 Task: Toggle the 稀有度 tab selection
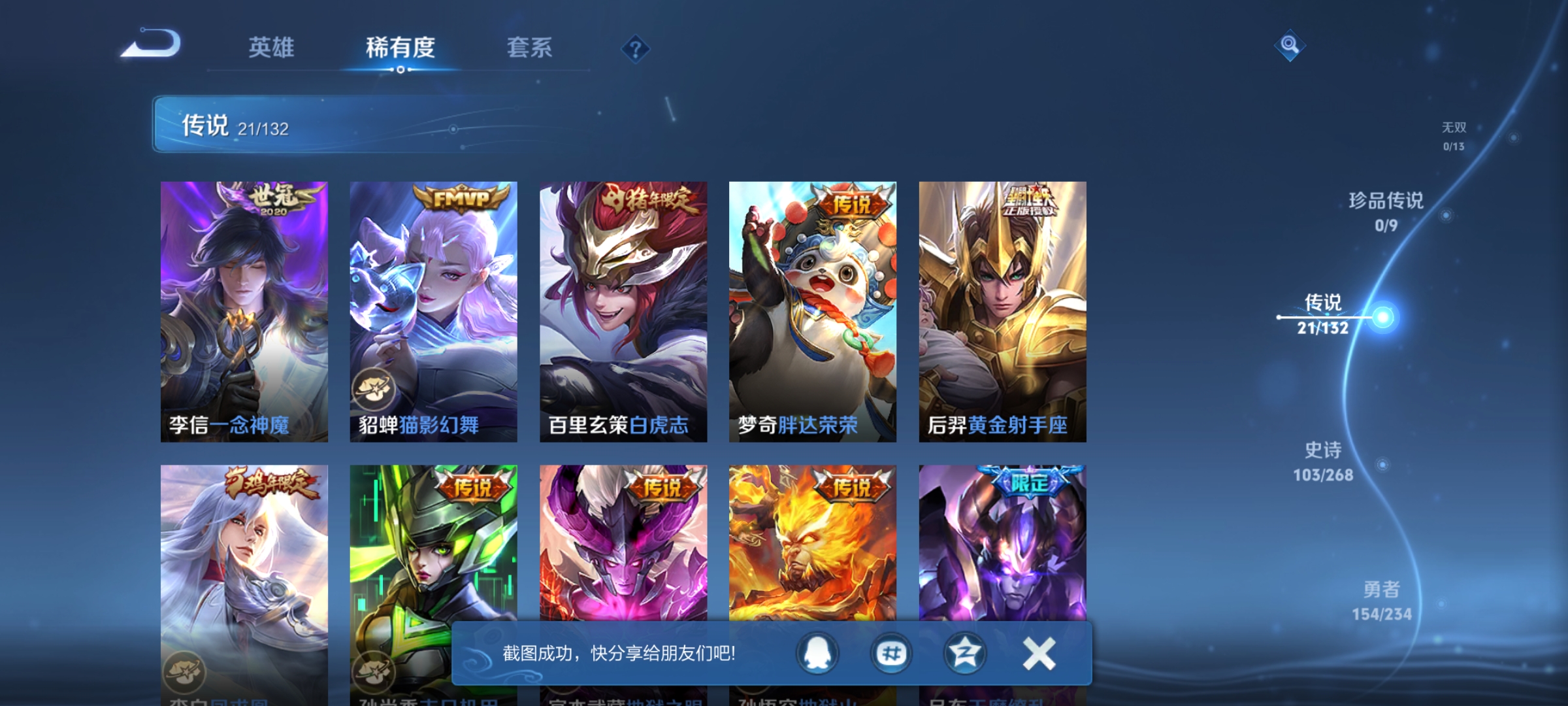tap(401, 48)
